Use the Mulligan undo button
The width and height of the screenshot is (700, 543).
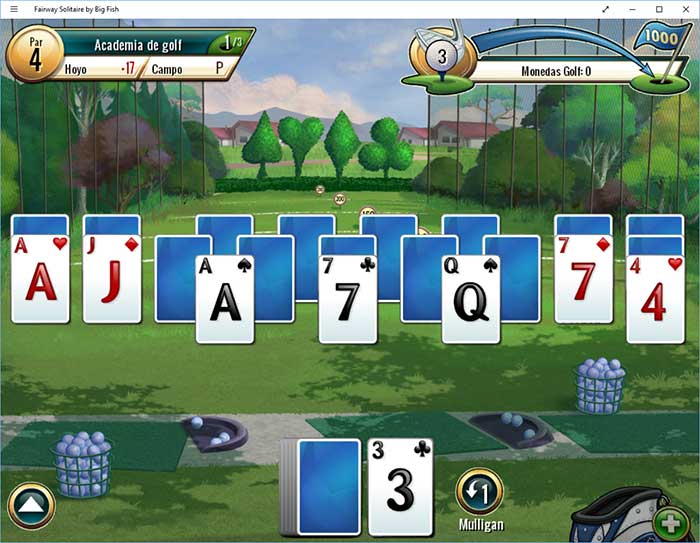click(x=480, y=491)
